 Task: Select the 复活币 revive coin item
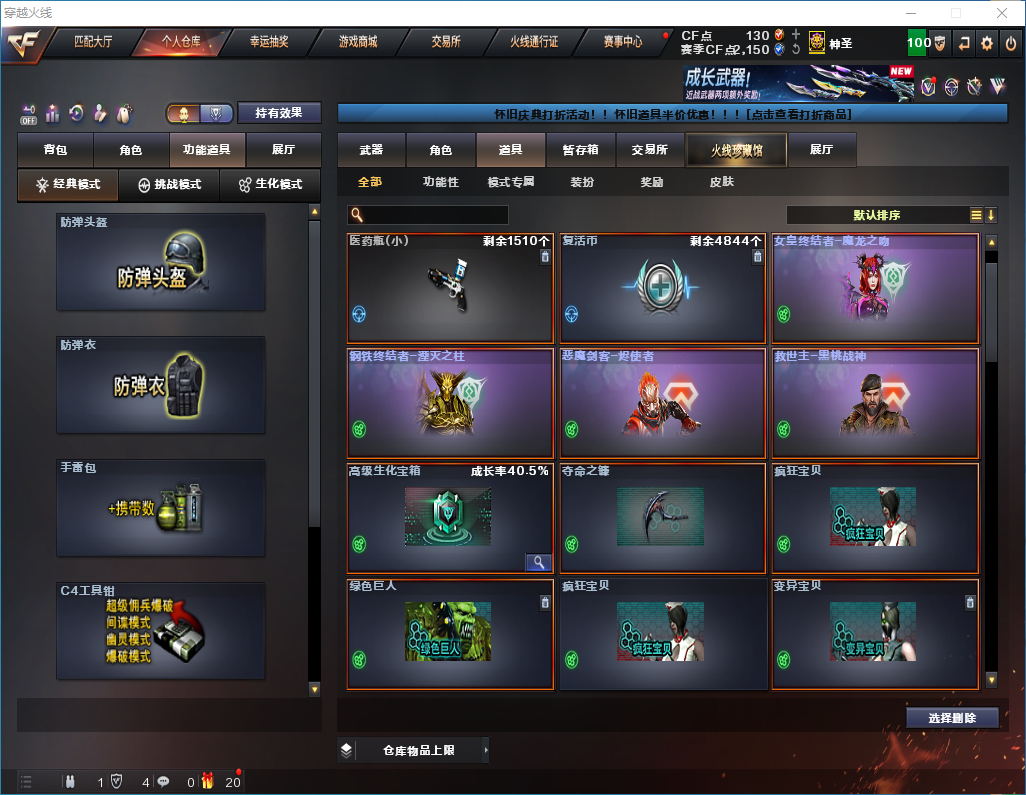point(663,289)
